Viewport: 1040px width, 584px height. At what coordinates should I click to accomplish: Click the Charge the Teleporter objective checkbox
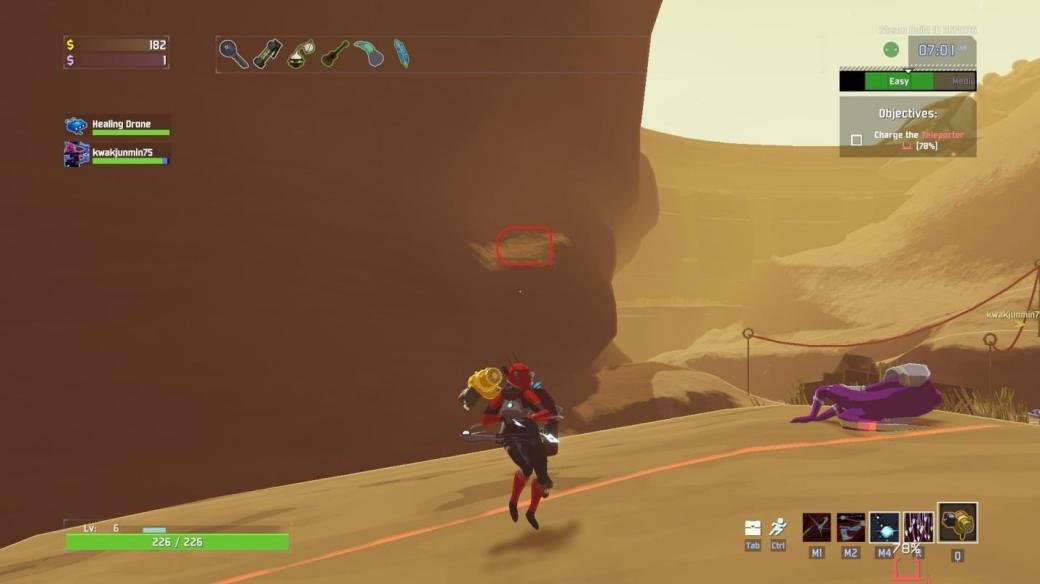pyautogui.click(x=856, y=140)
